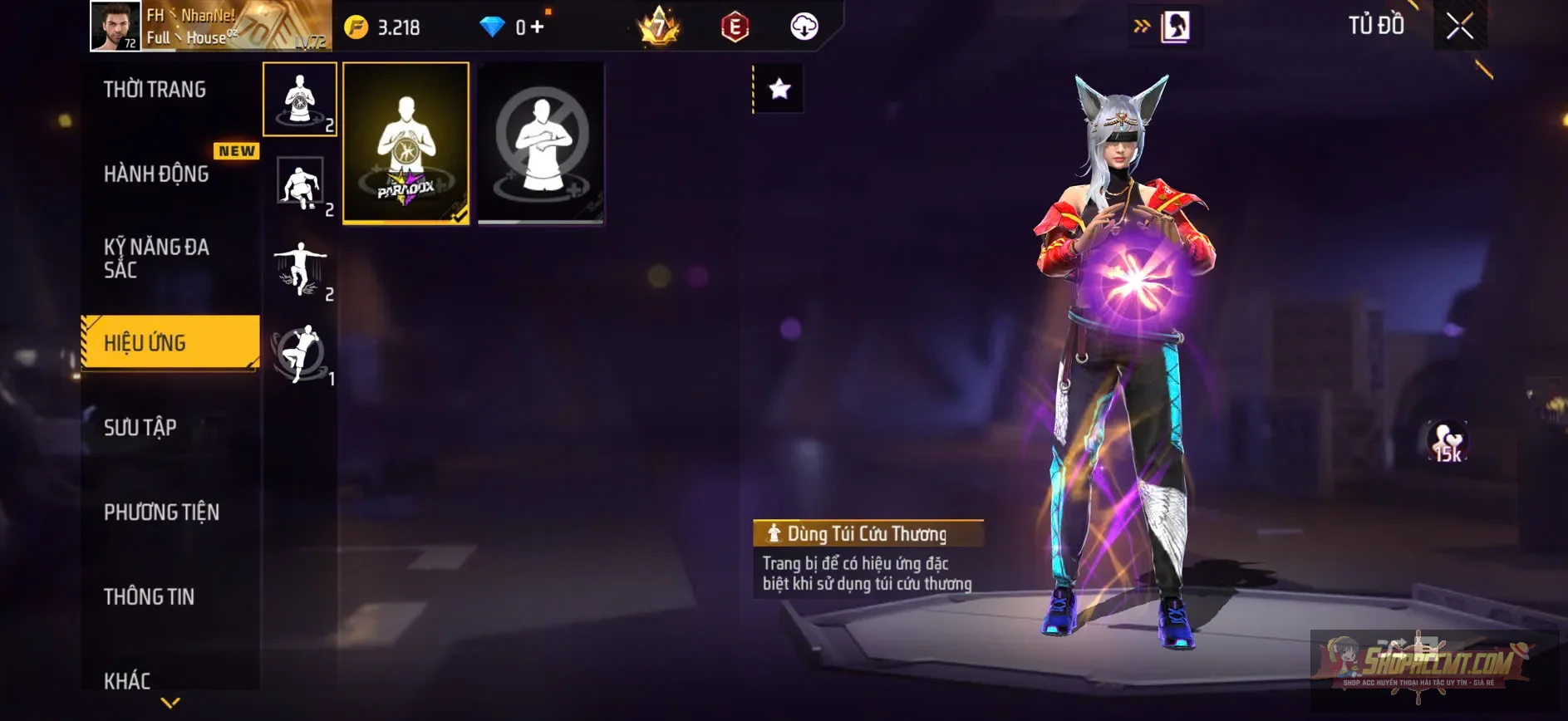Click the blue diamond currency icon
1568x721 pixels.
pos(494,26)
